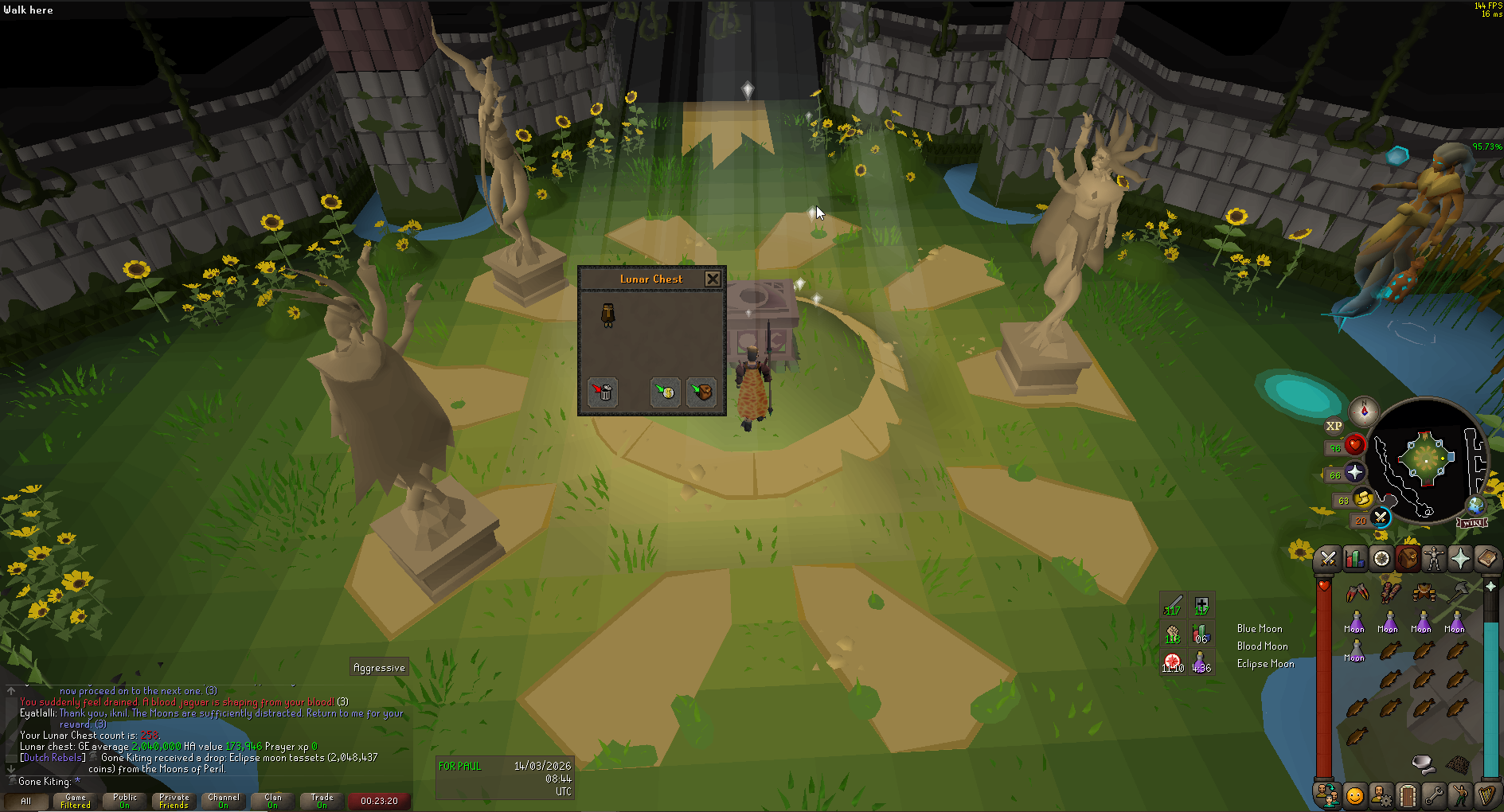Open the Game chat filter tab
This screenshot has width=1504, height=812.
76,801
